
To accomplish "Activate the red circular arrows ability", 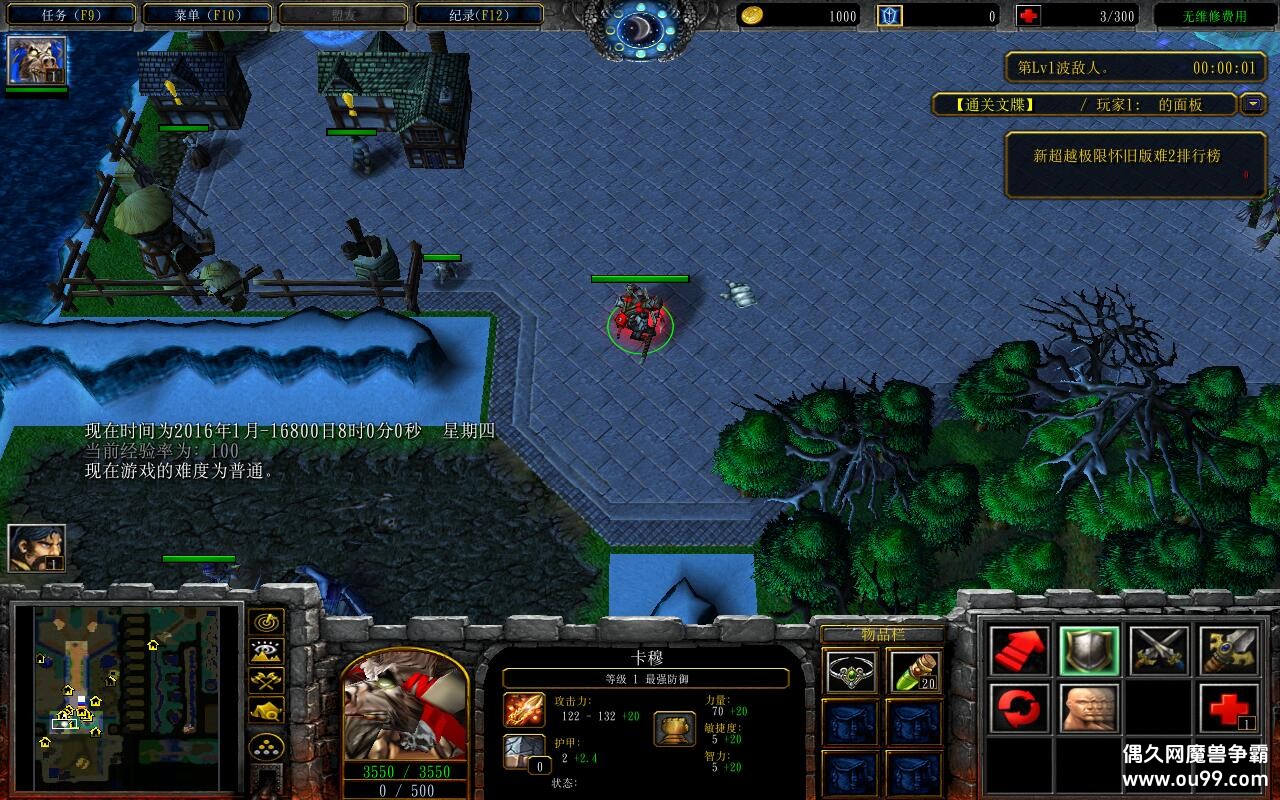I will [1019, 709].
